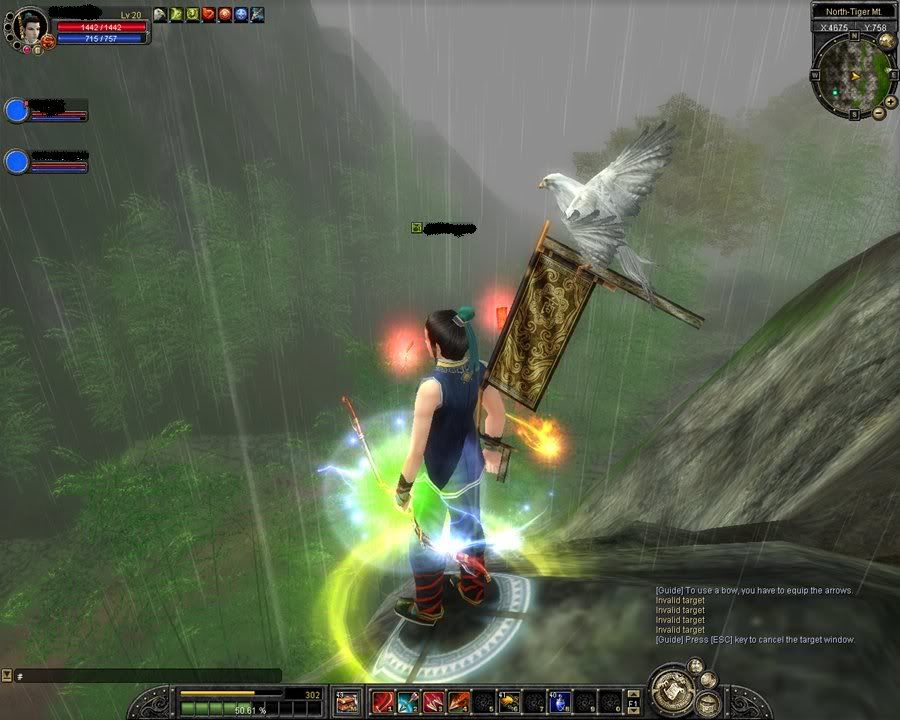Image resolution: width=900 pixels, height=720 pixels.
Task: Select the second party member's blue portrait
Action: (x=16, y=162)
